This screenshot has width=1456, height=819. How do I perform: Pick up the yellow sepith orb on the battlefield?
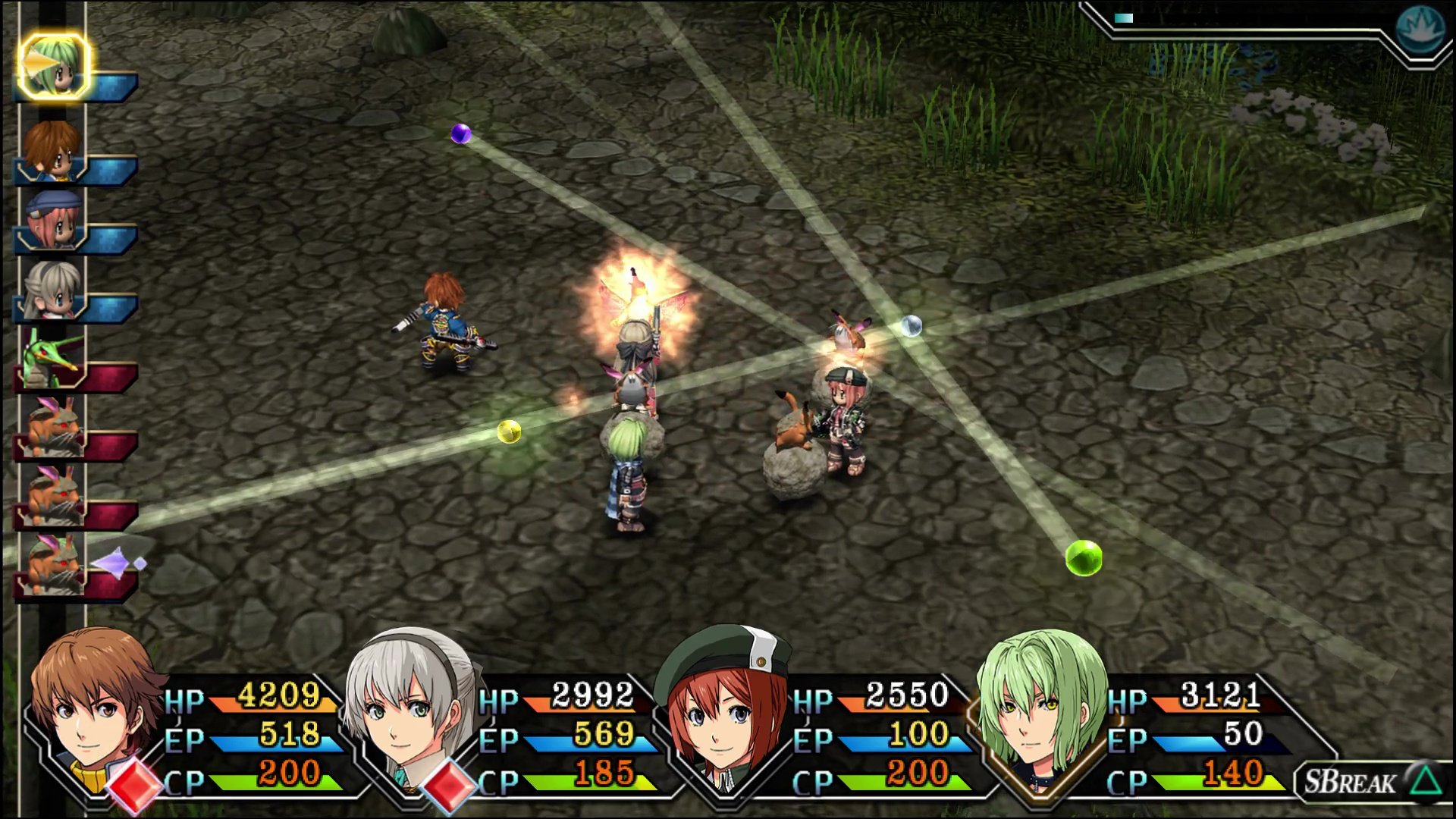[x=508, y=431]
